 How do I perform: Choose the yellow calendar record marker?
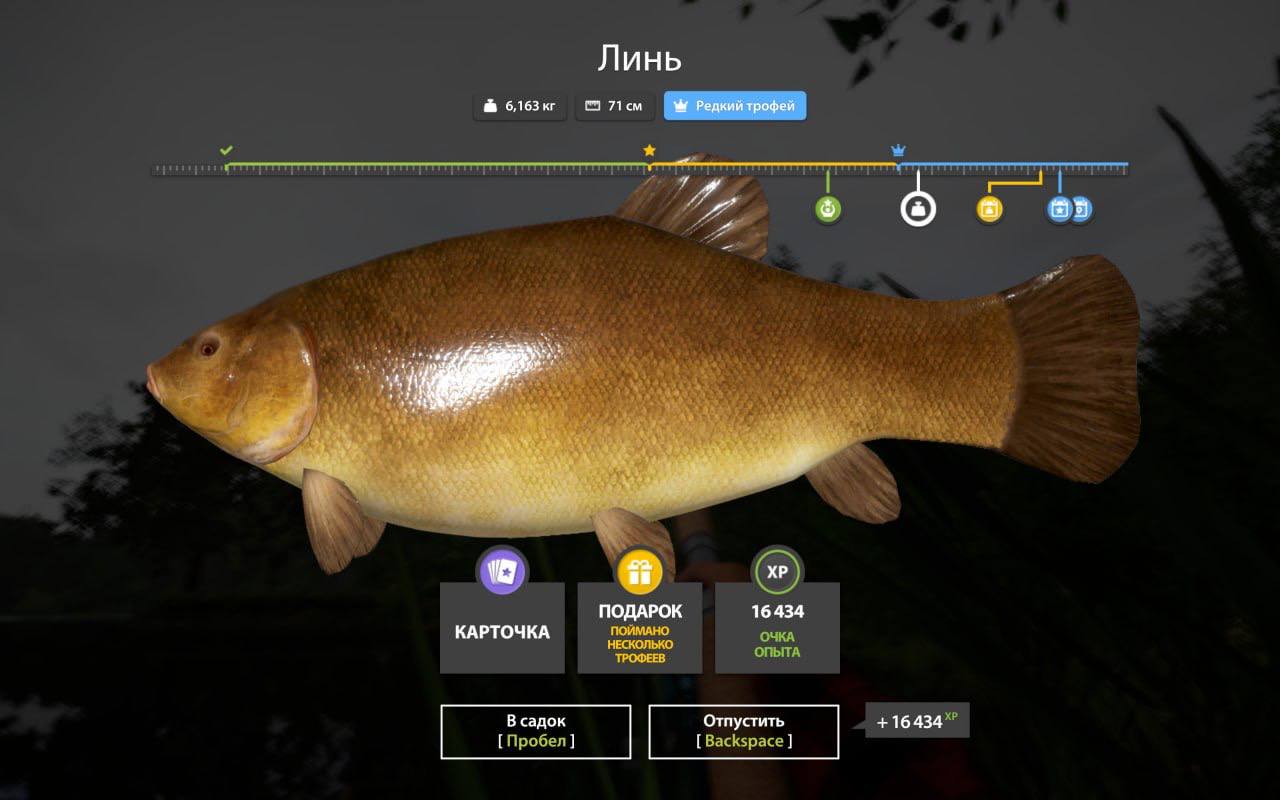pyautogui.click(x=989, y=209)
